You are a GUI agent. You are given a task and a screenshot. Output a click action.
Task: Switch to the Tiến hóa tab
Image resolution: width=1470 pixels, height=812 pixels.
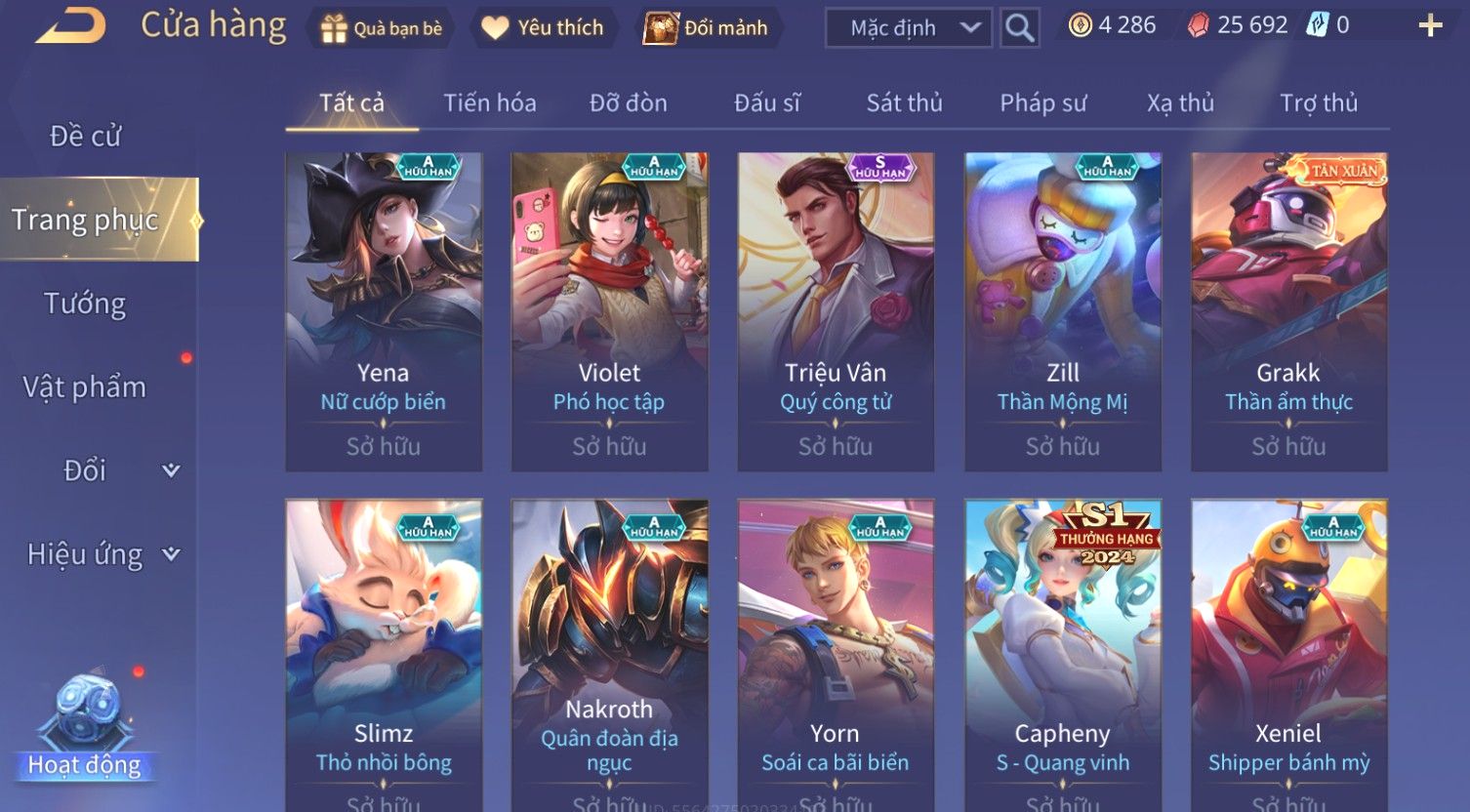pos(489,102)
